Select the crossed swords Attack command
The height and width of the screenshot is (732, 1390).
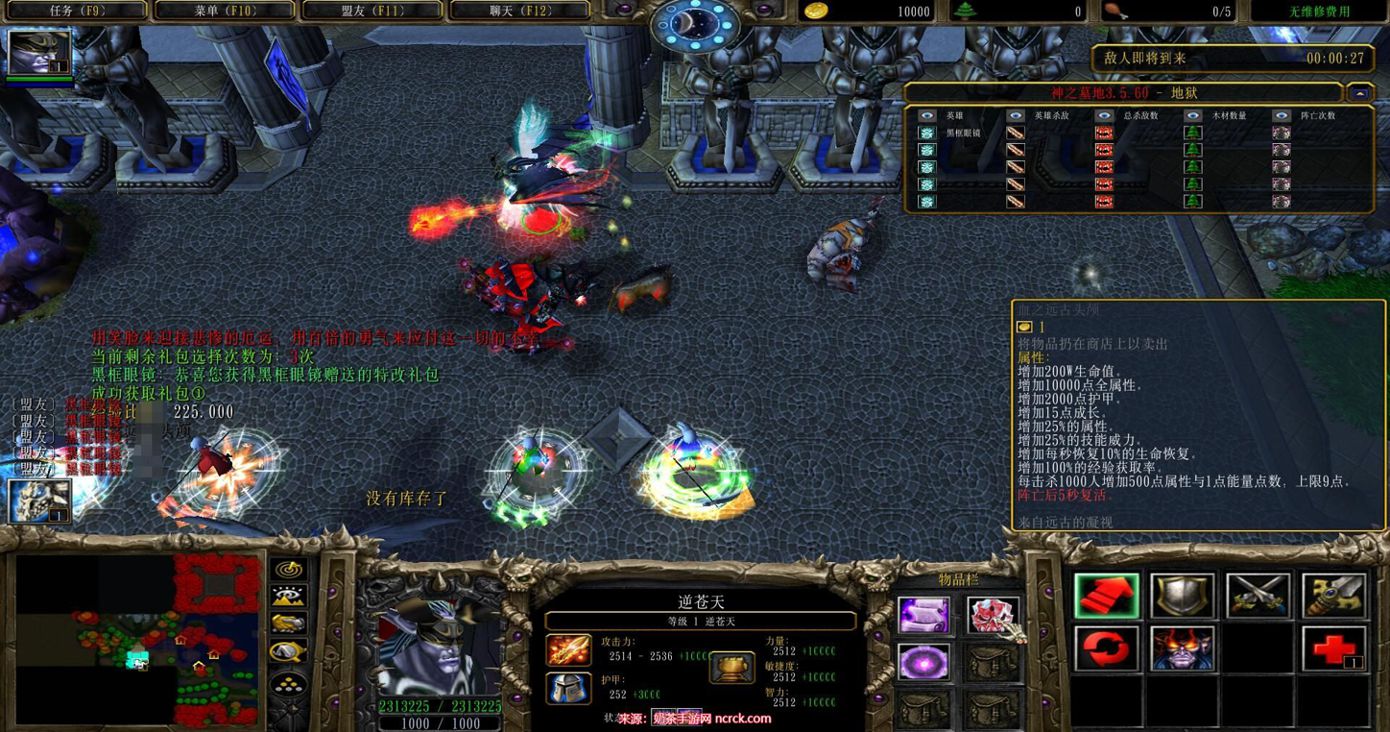pyautogui.click(x=1258, y=597)
